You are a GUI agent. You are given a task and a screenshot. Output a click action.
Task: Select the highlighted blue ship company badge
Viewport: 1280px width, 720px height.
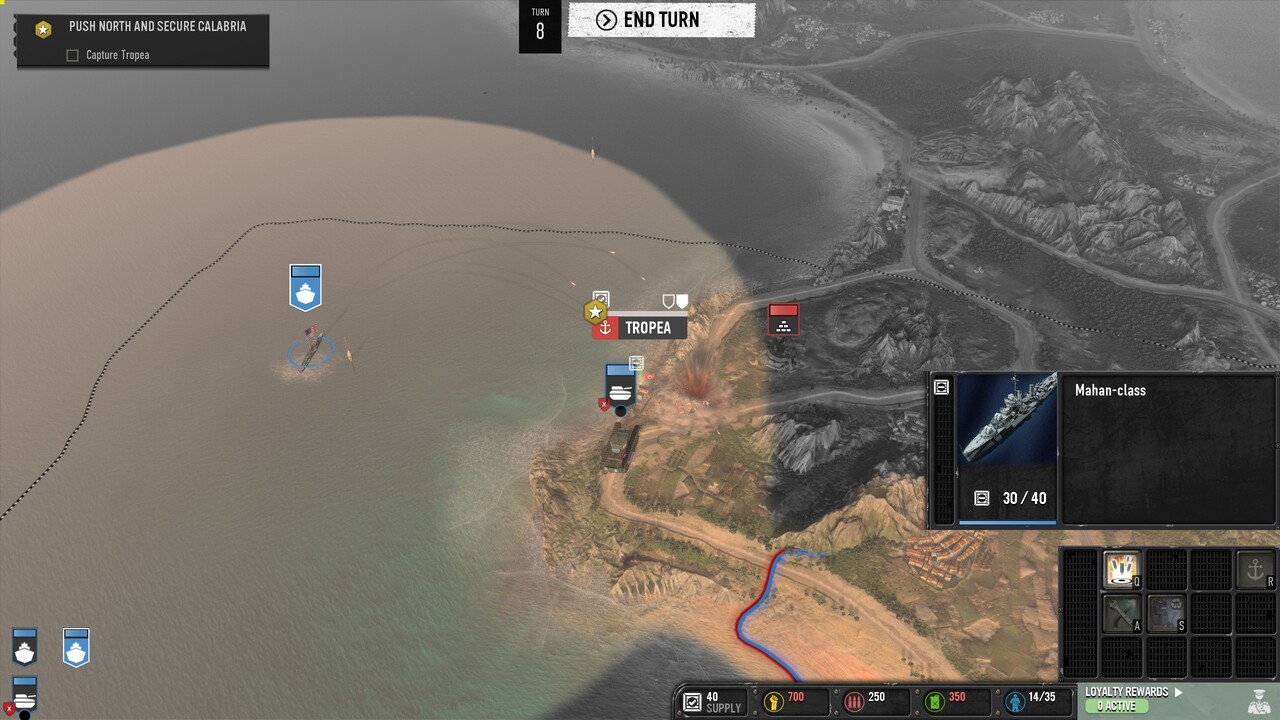[x=76, y=648]
